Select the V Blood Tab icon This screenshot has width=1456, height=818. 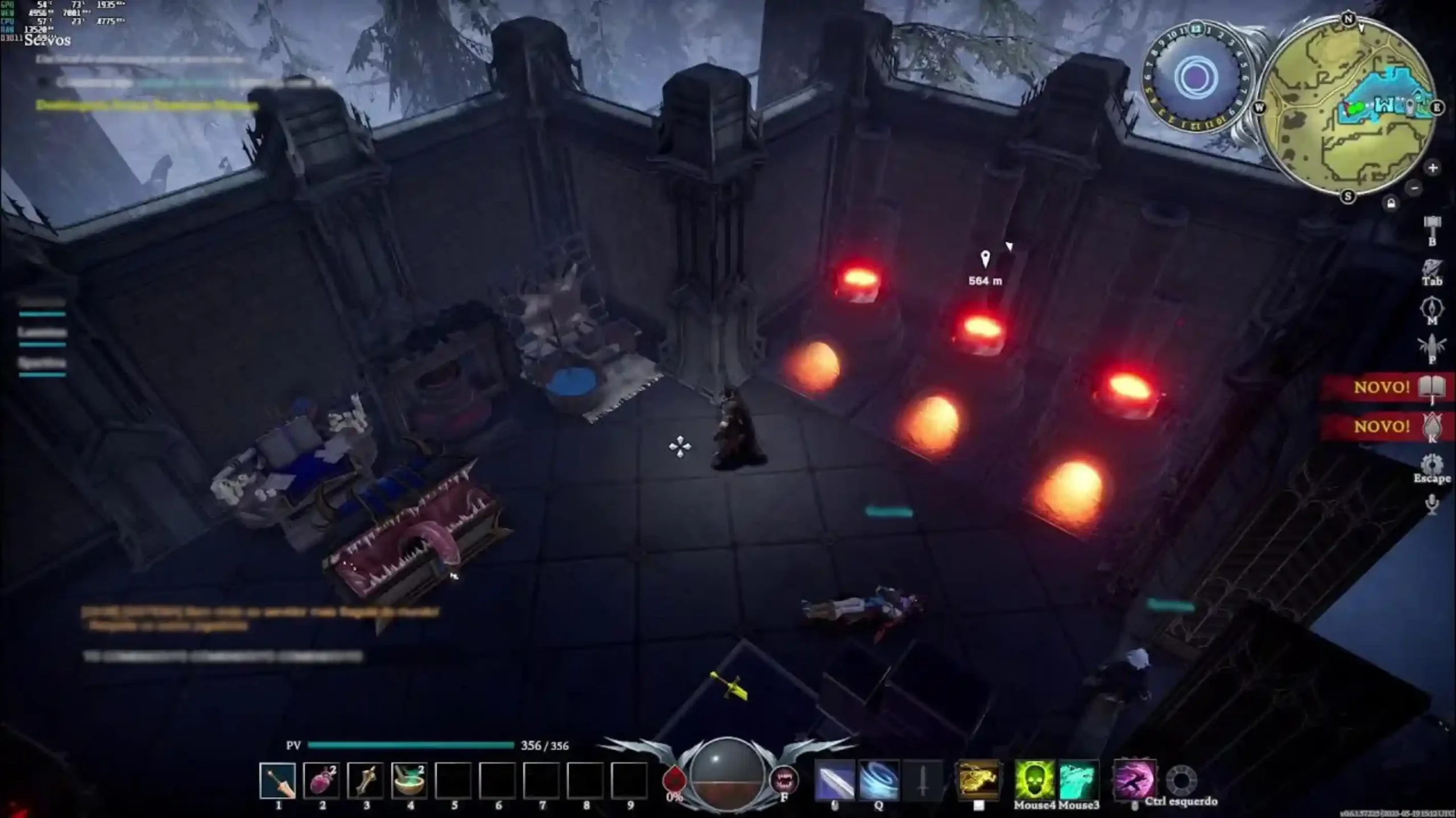(1432, 267)
